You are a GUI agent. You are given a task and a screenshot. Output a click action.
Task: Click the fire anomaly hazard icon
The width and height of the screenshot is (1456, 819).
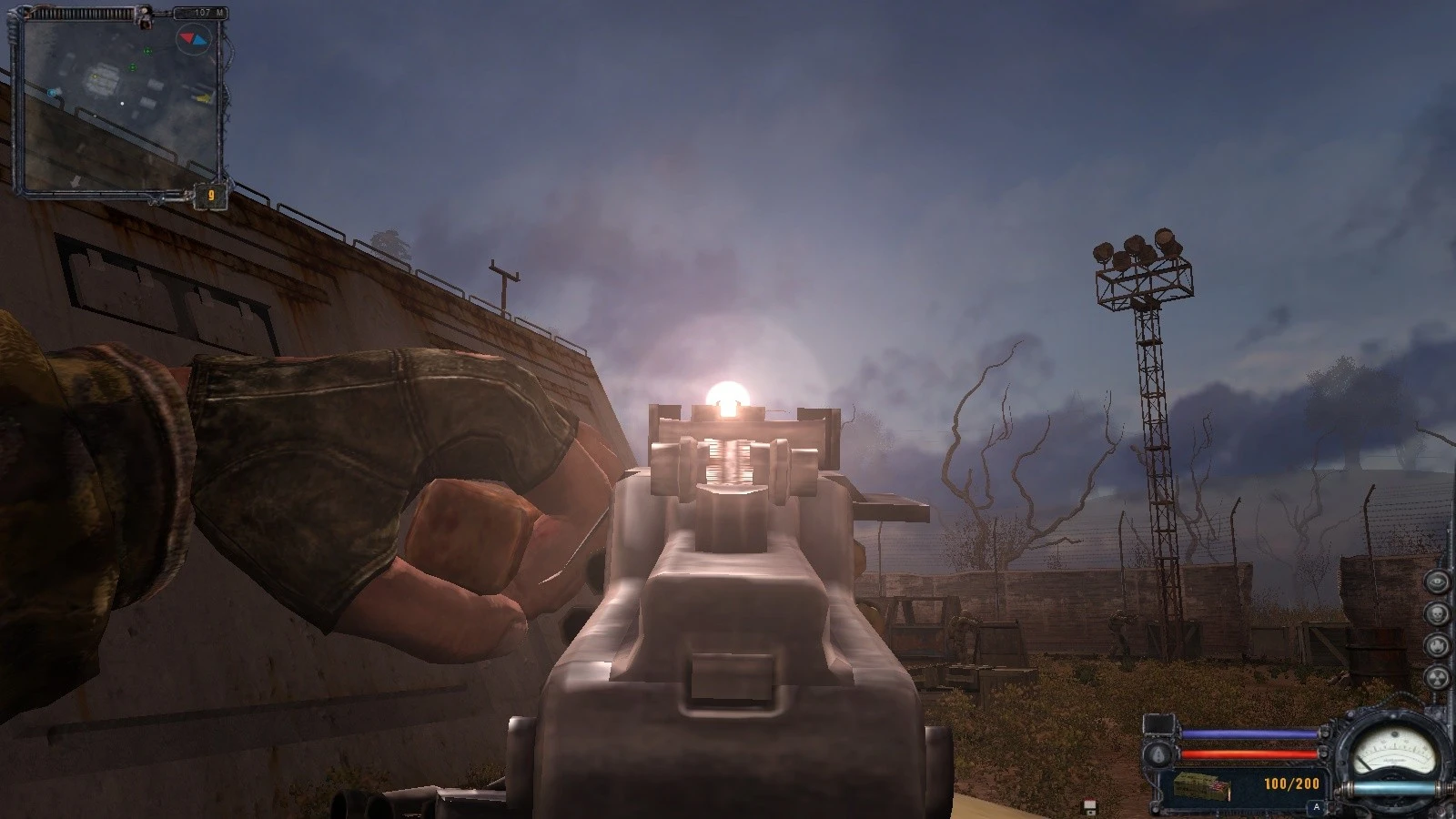click(1436, 645)
